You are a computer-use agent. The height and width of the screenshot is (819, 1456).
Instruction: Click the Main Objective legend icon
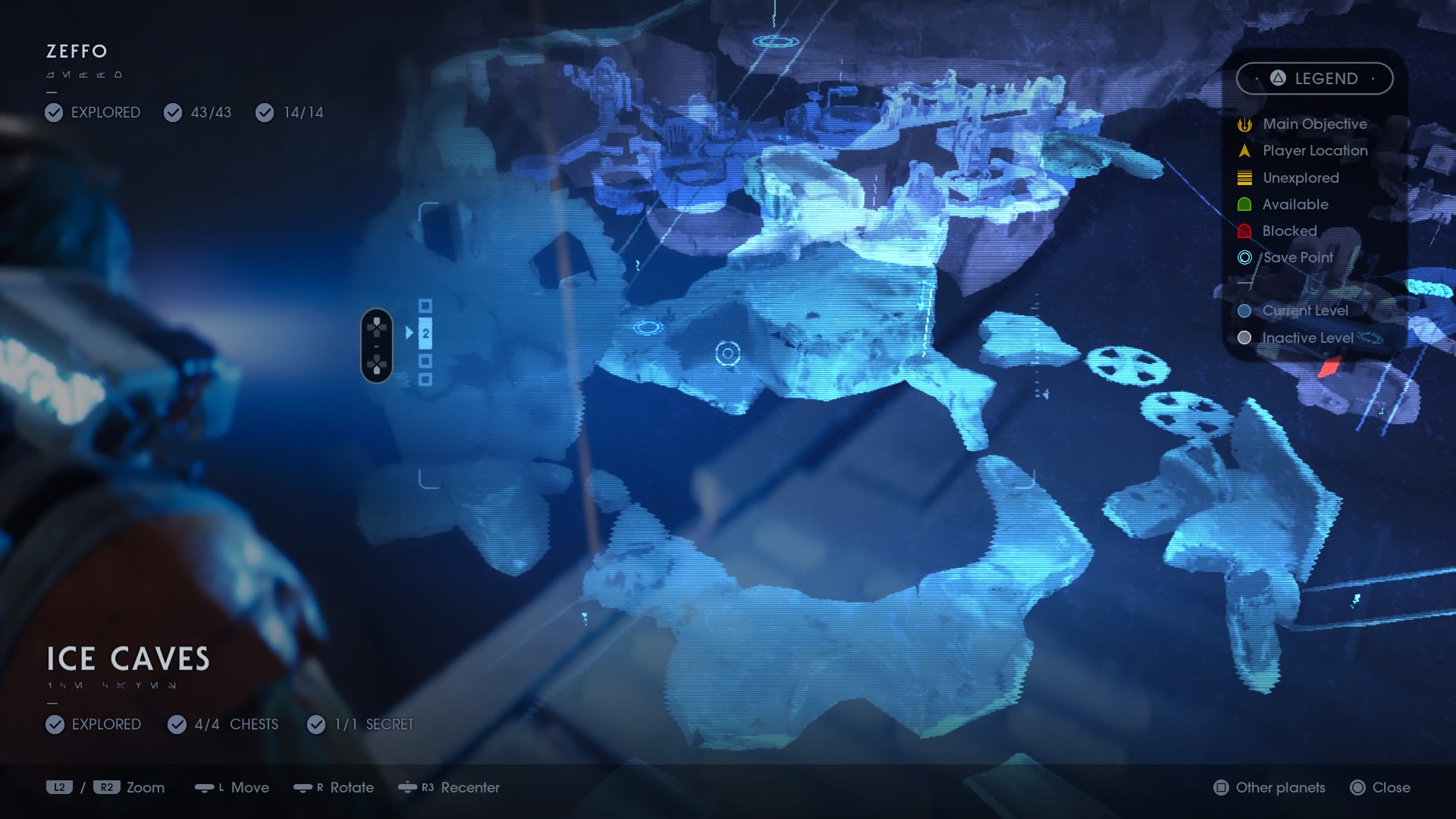(1244, 124)
